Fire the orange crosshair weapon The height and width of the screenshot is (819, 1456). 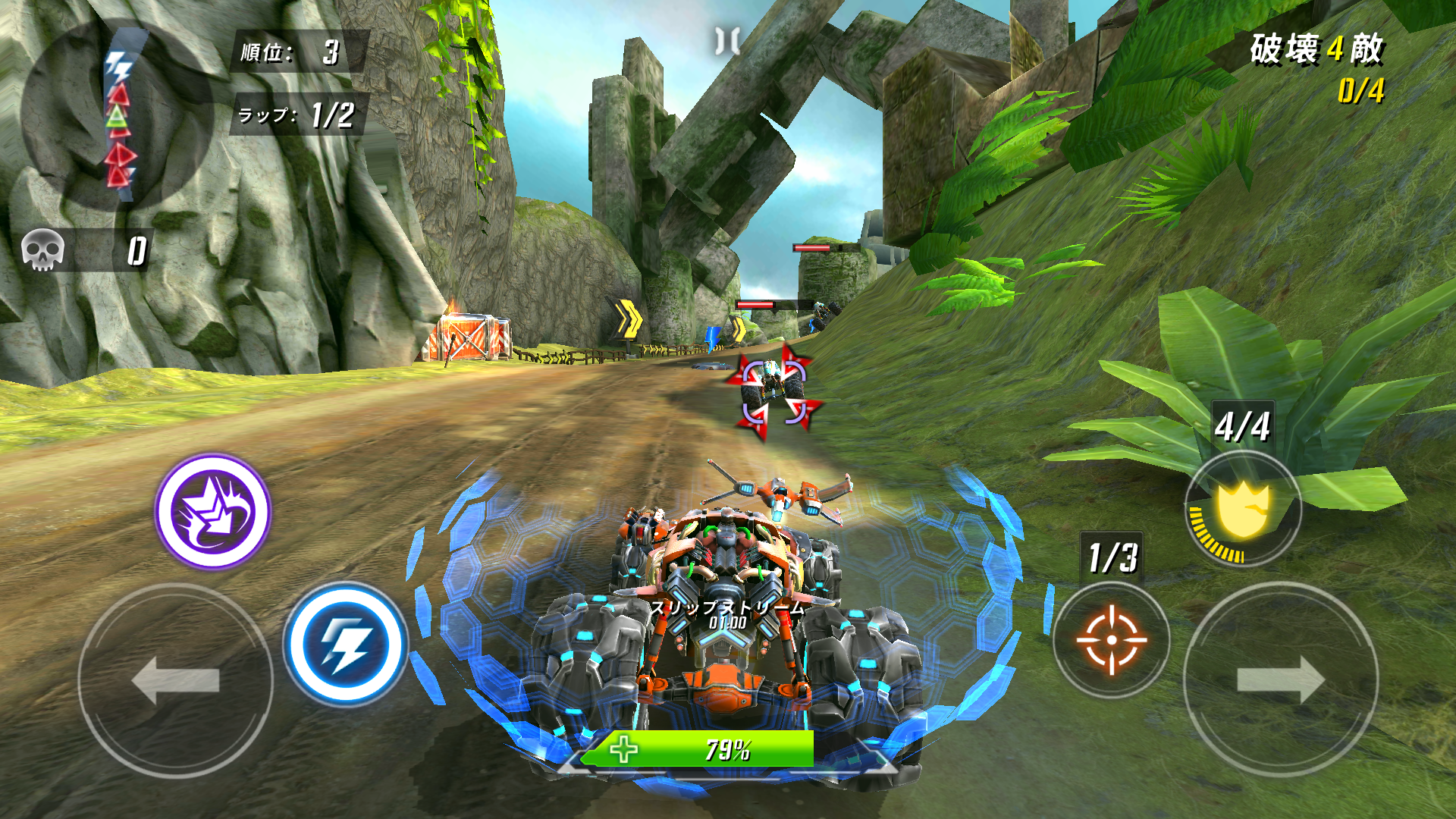1111,639
